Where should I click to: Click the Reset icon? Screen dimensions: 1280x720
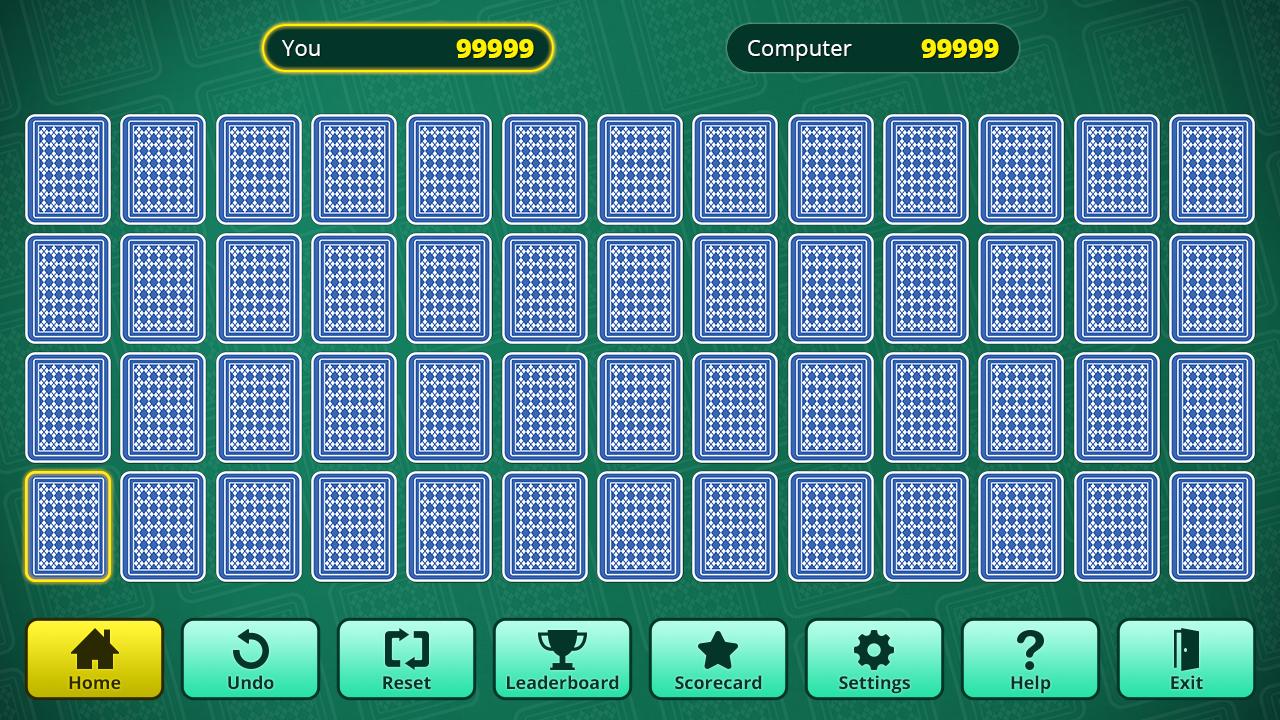pyautogui.click(x=406, y=648)
